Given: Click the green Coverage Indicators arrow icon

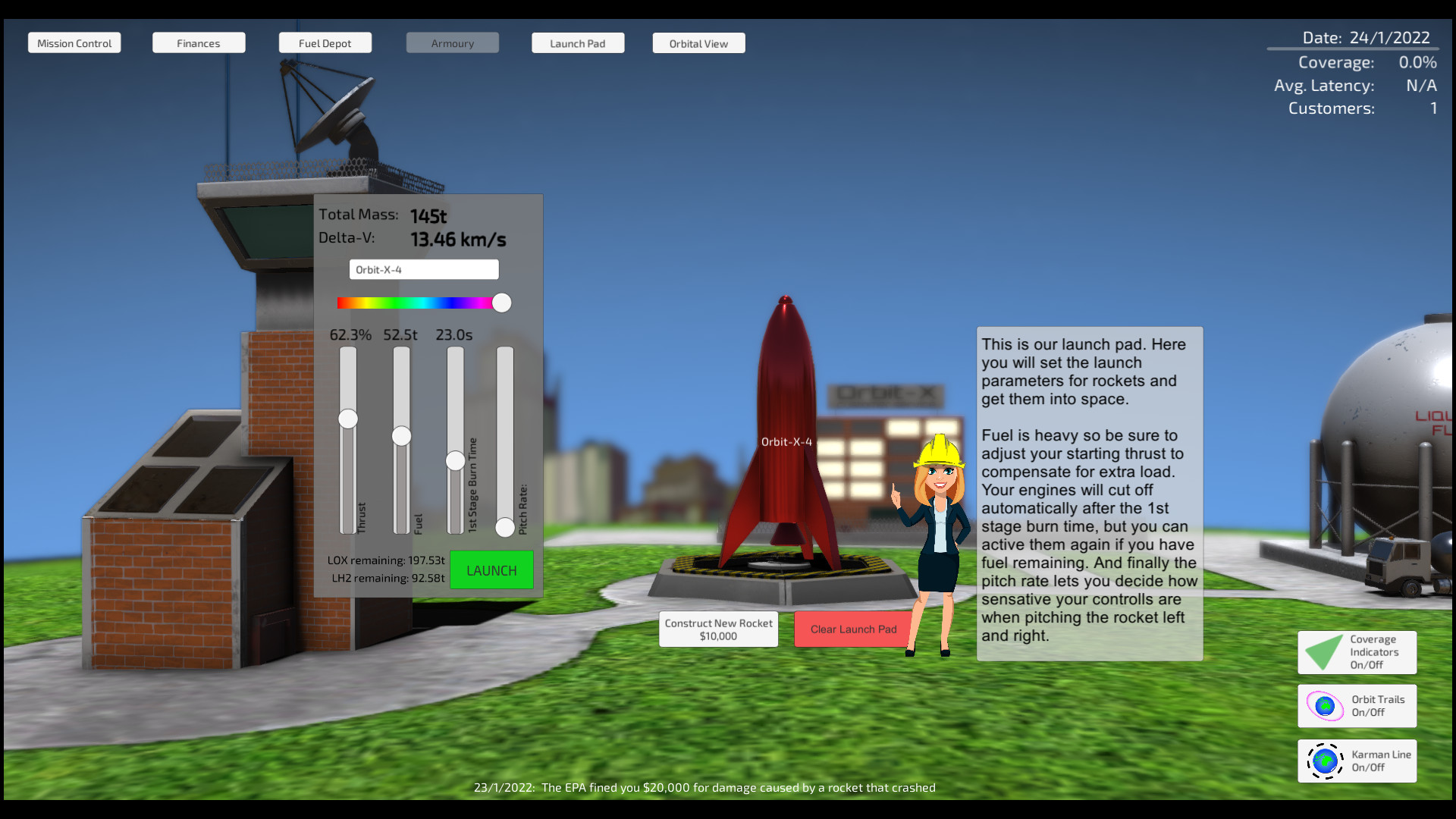Looking at the screenshot, I should tap(1323, 651).
